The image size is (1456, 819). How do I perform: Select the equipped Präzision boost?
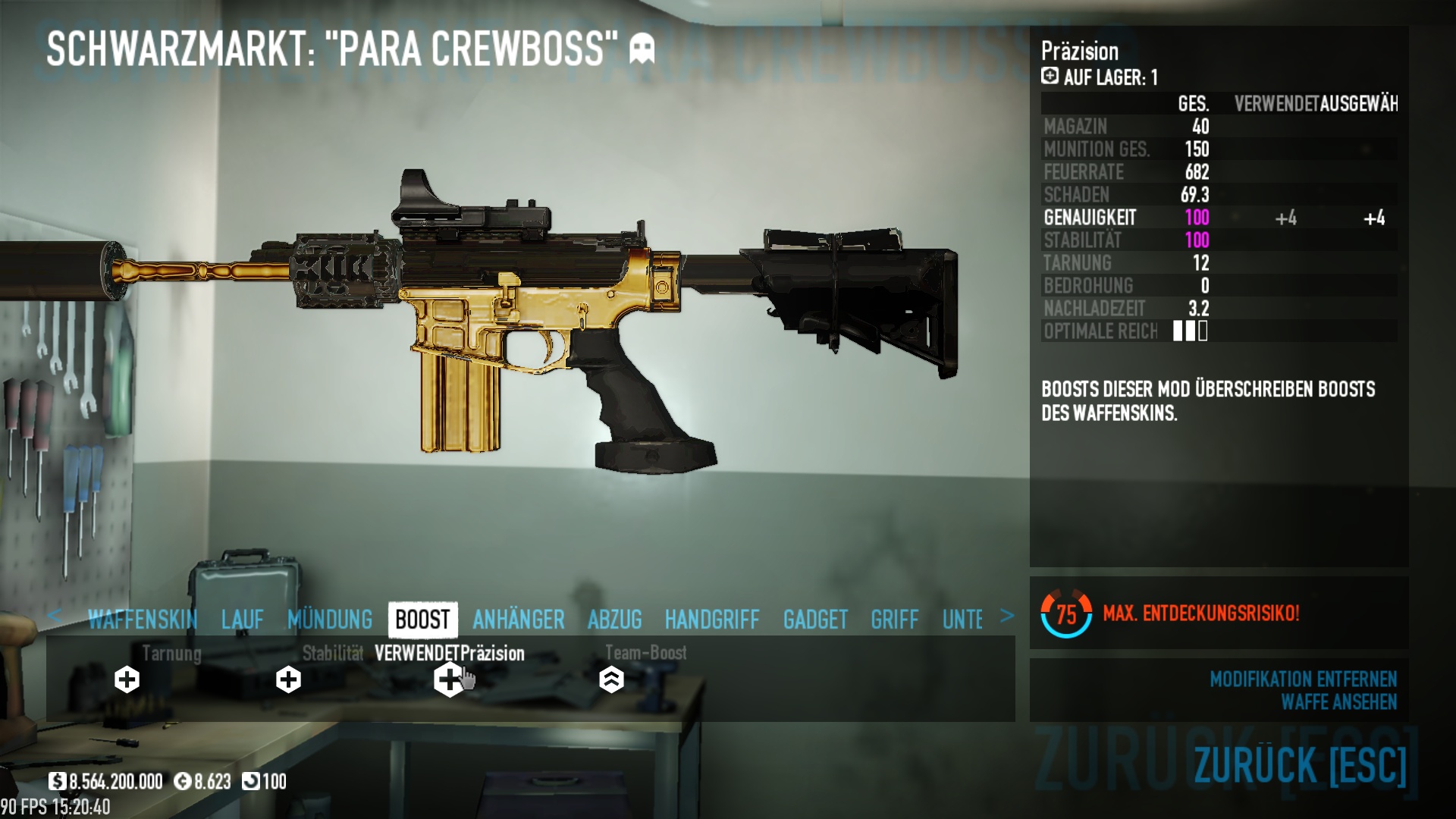(x=449, y=679)
